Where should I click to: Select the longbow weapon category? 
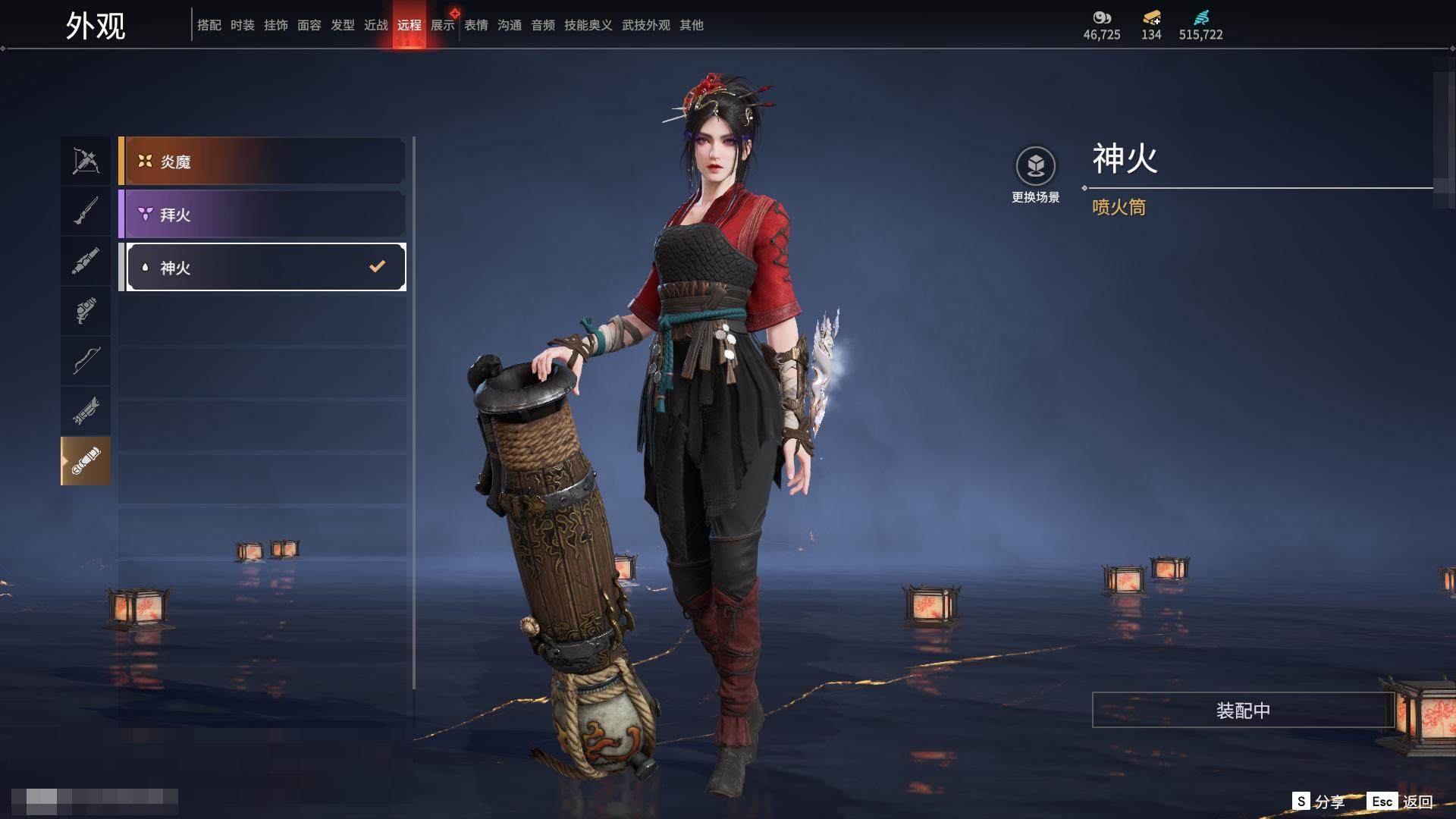pos(86,360)
